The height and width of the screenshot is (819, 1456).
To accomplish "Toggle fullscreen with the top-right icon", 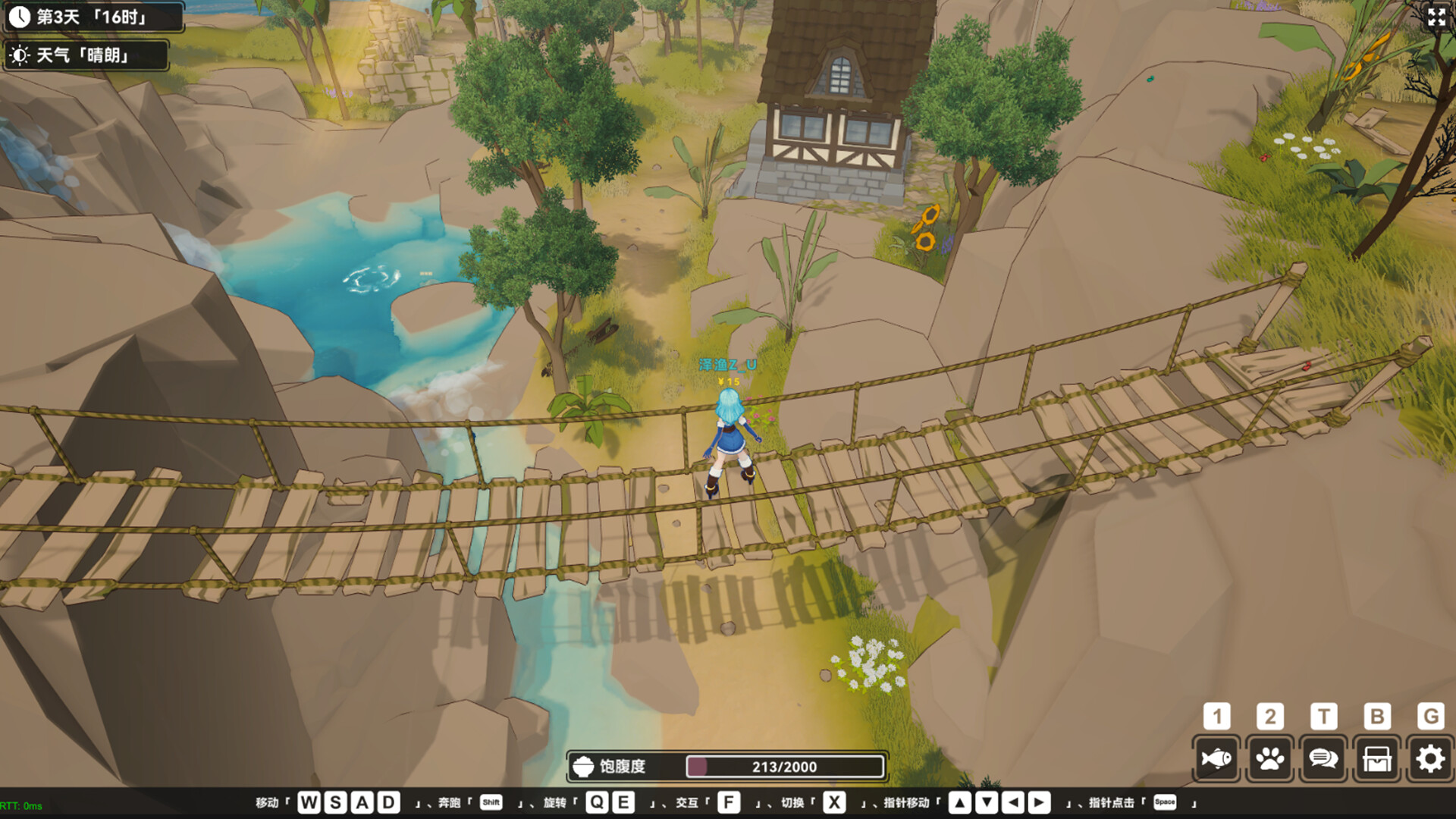I will 1436,18.
